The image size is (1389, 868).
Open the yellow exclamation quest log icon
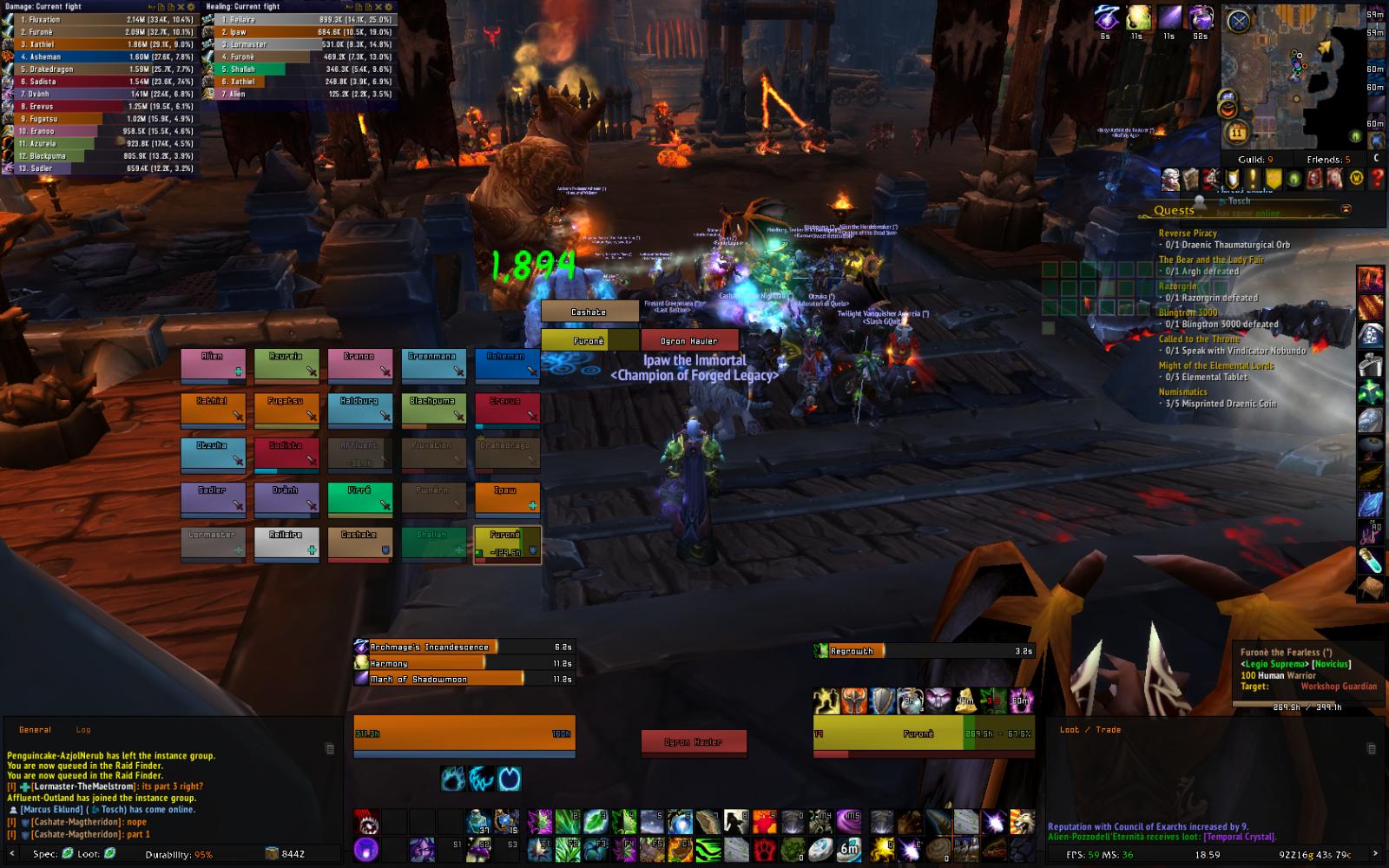[1253, 179]
